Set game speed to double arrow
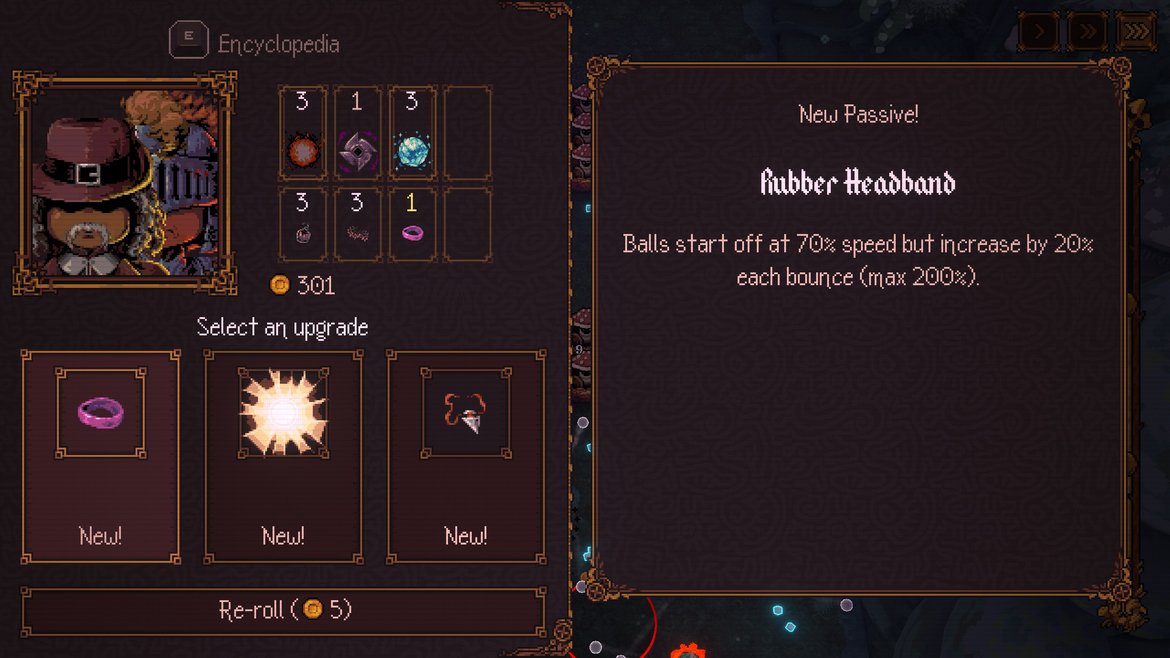This screenshot has width=1170, height=658. click(x=1087, y=32)
